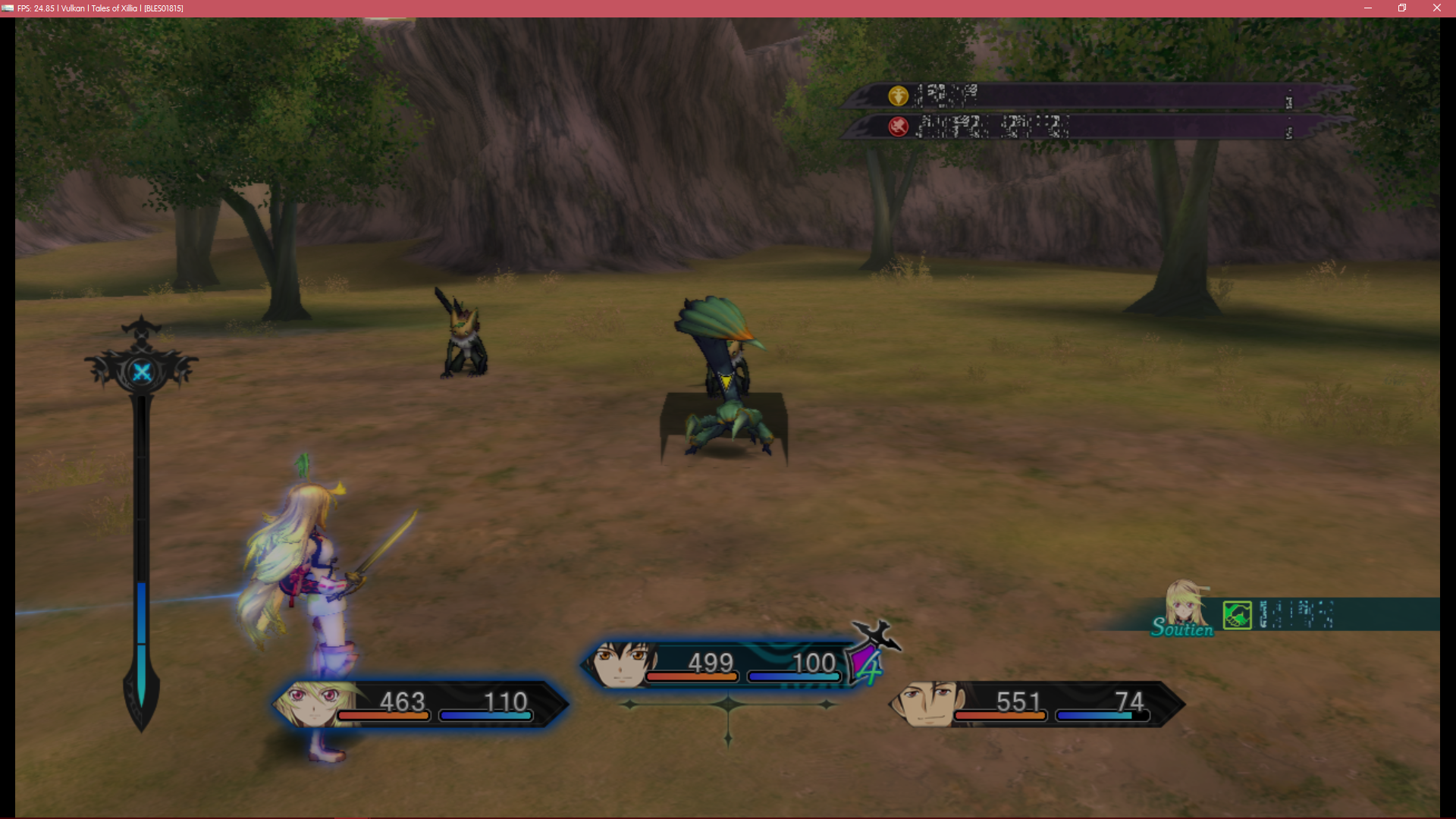Select the red emblem icon in the second banner
The width and height of the screenshot is (1456, 819).
(x=899, y=127)
